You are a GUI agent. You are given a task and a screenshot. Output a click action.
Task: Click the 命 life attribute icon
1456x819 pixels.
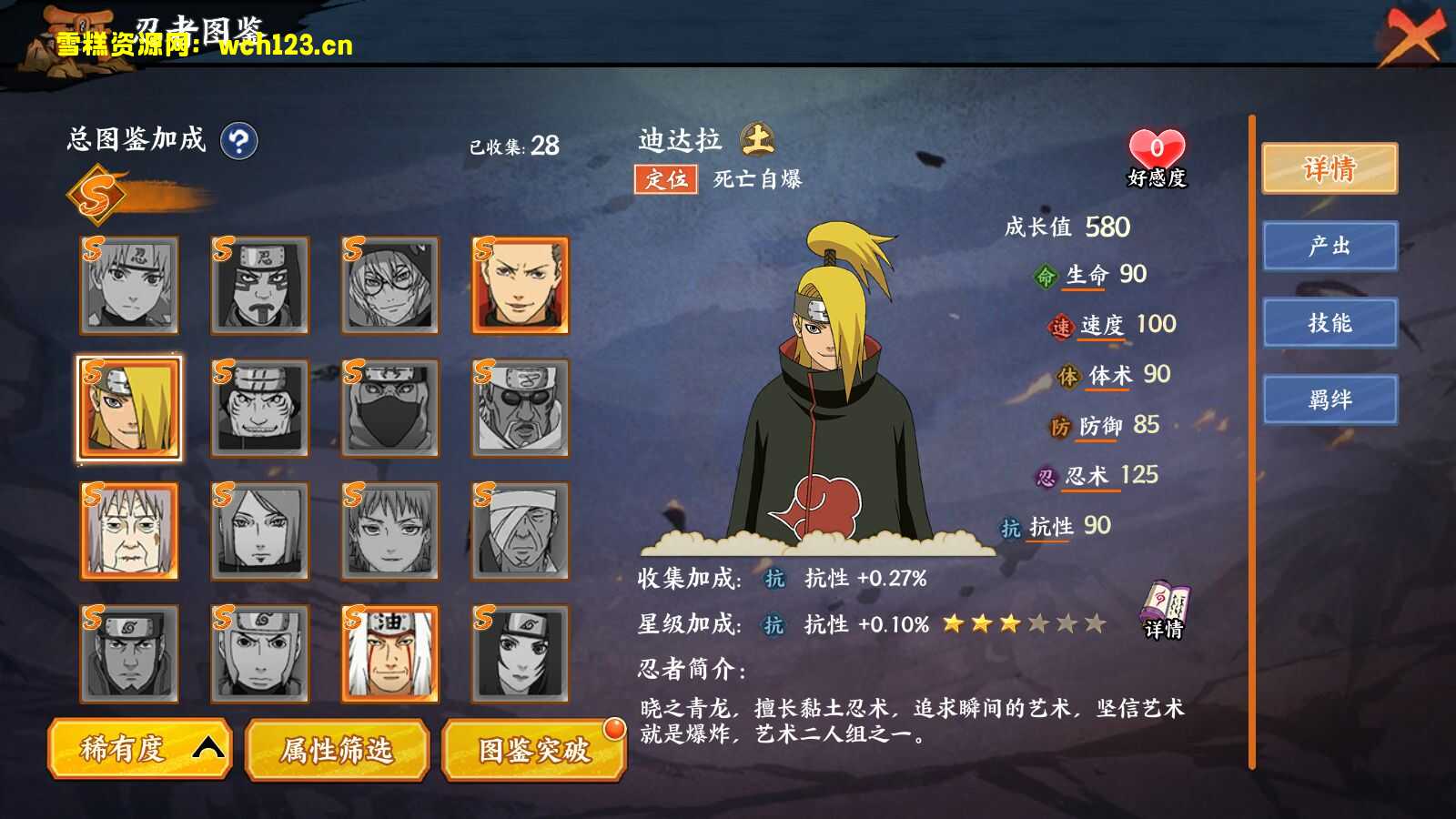tap(1045, 274)
